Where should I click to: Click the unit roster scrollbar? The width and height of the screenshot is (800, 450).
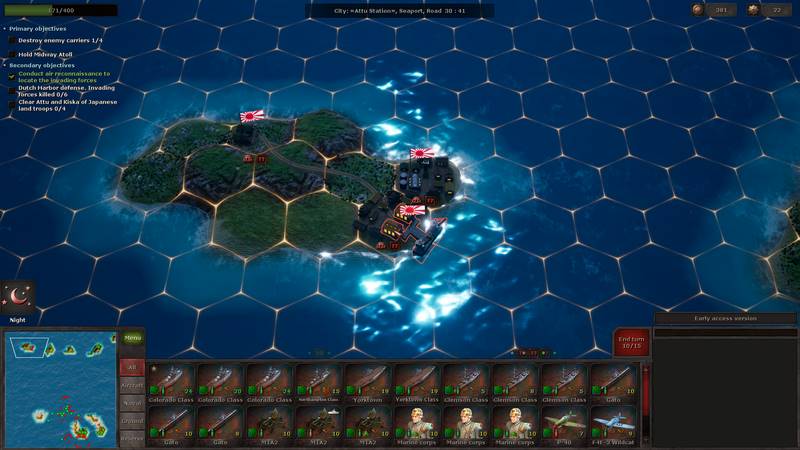pos(645,400)
